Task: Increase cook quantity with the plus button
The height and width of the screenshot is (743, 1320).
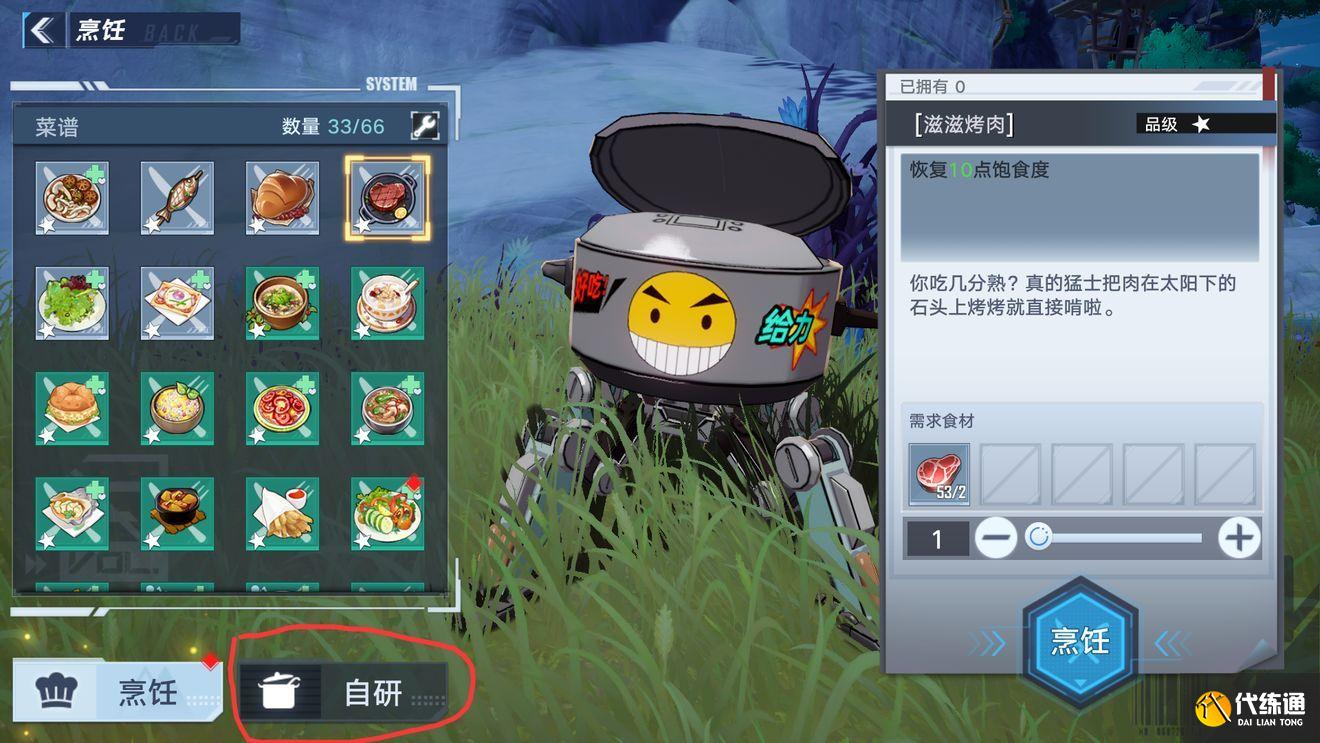Action: pyautogui.click(x=1238, y=538)
